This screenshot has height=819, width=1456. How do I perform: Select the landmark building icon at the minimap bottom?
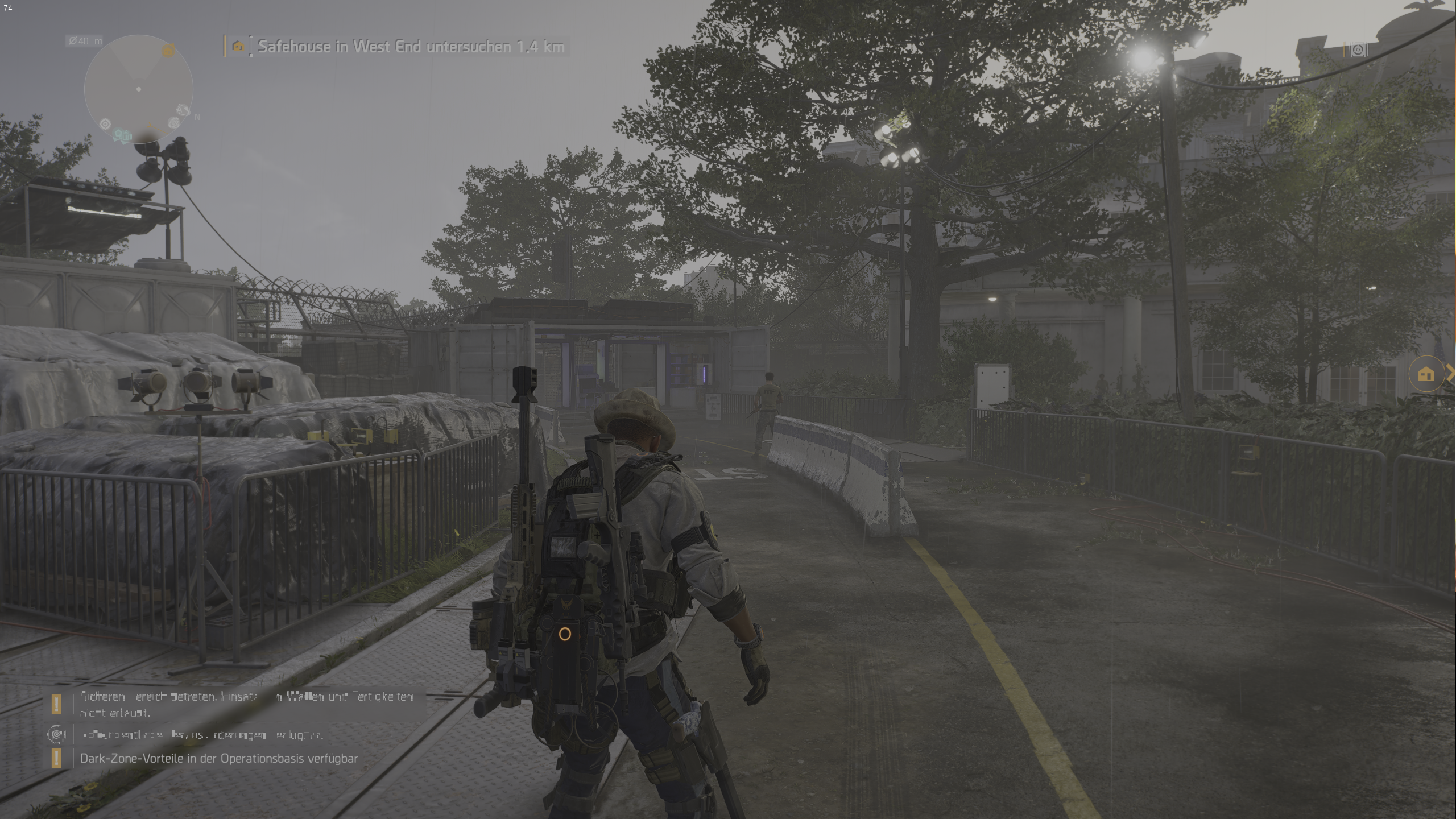126,136
